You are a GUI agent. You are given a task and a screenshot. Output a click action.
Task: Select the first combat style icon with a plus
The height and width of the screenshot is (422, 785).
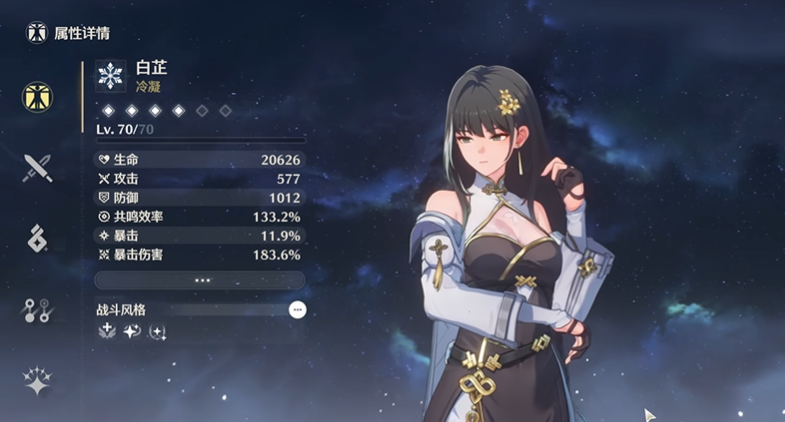pyautogui.click(x=107, y=332)
